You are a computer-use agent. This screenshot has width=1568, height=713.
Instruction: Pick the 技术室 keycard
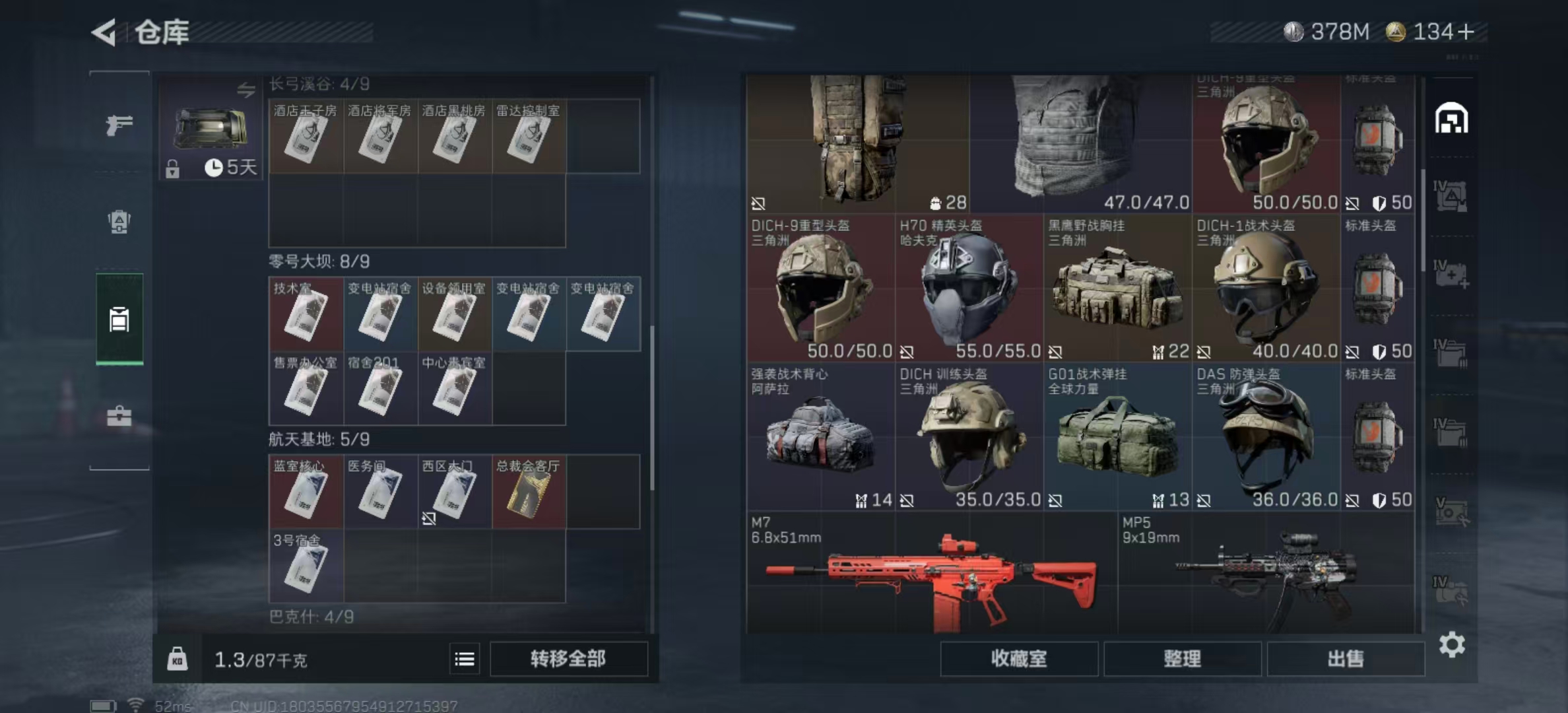(306, 314)
